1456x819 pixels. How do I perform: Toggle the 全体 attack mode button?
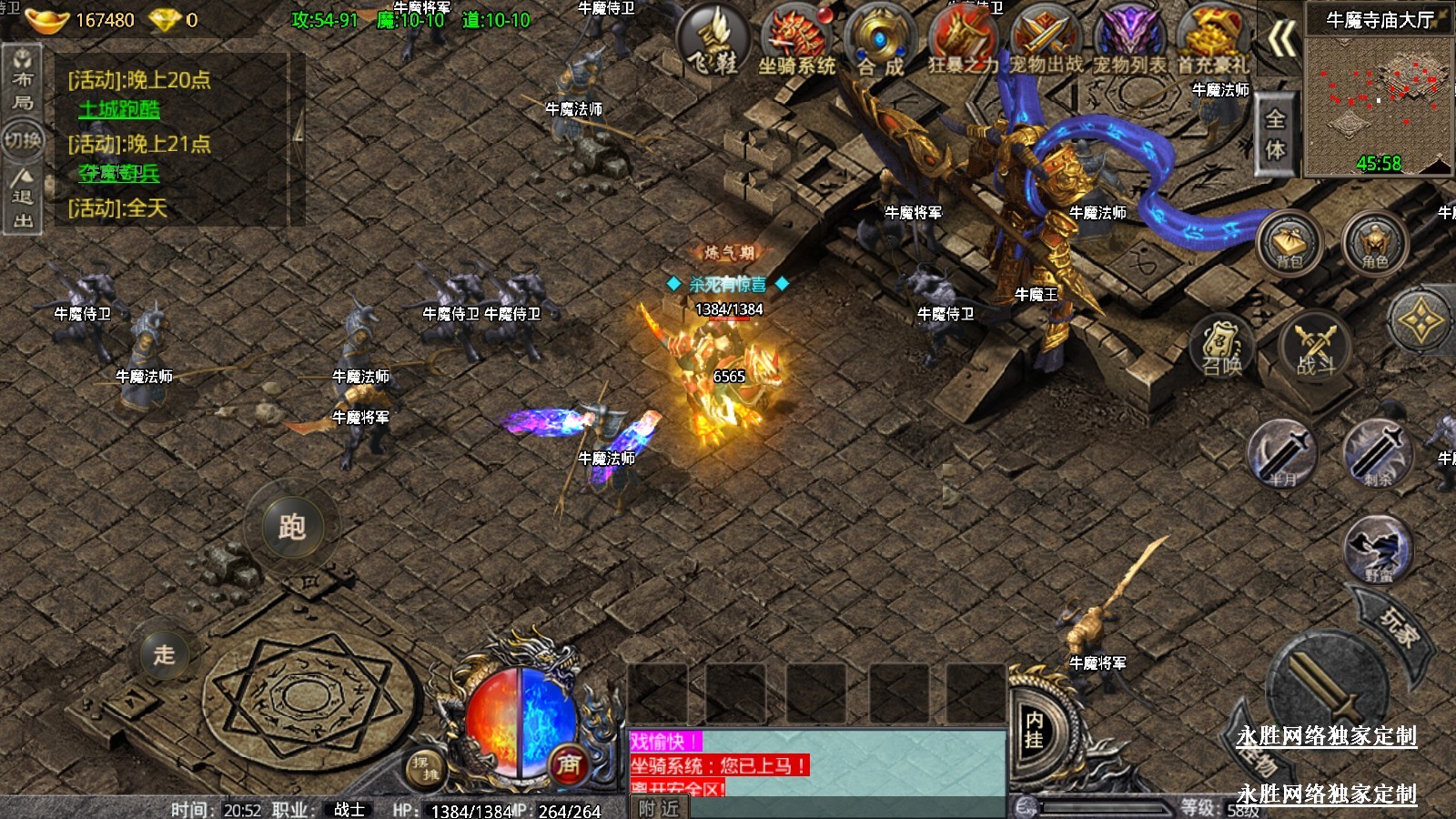point(1276,134)
